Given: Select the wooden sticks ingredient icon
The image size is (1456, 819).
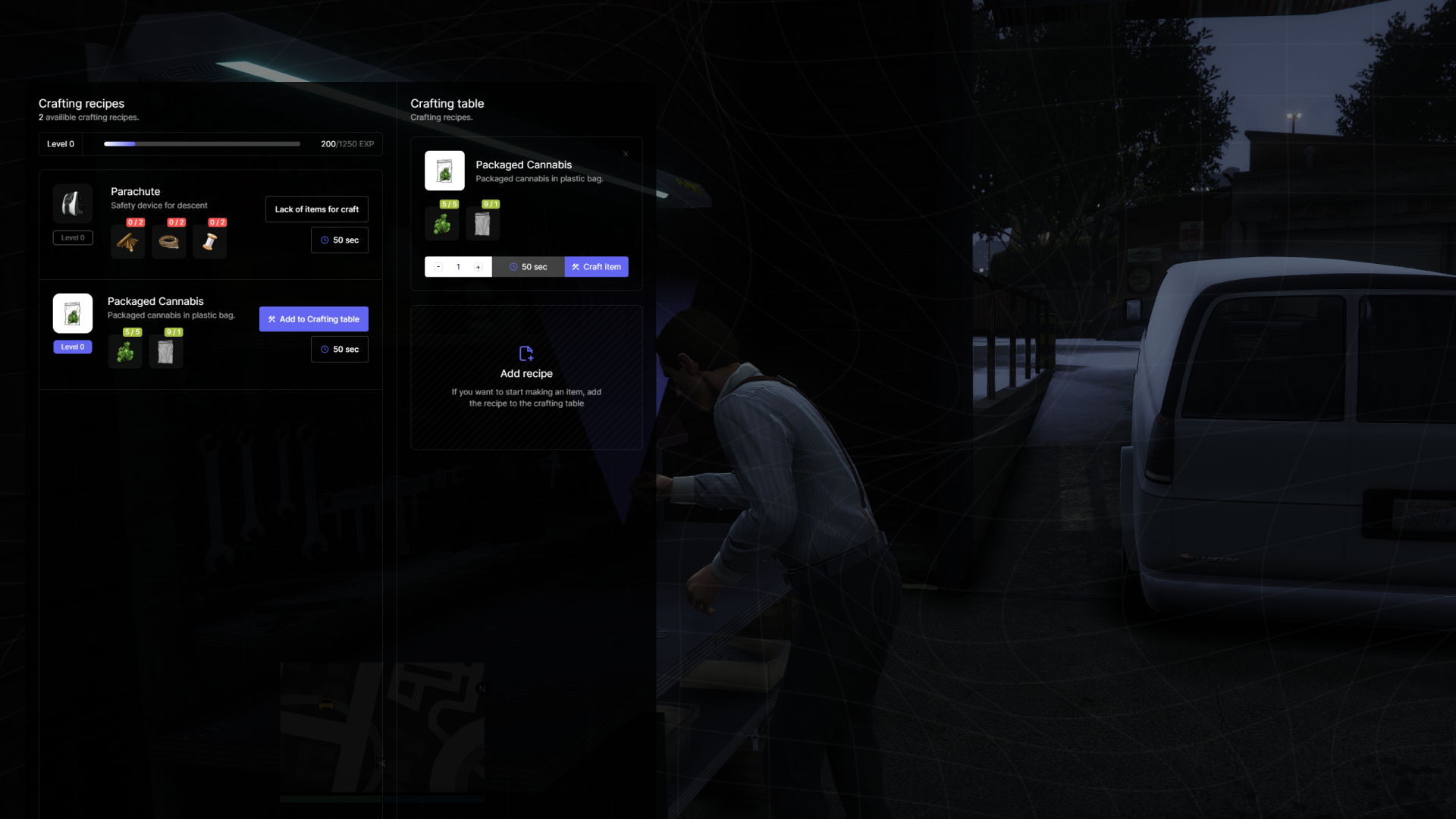Looking at the screenshot, I should [x=127, y=241].
